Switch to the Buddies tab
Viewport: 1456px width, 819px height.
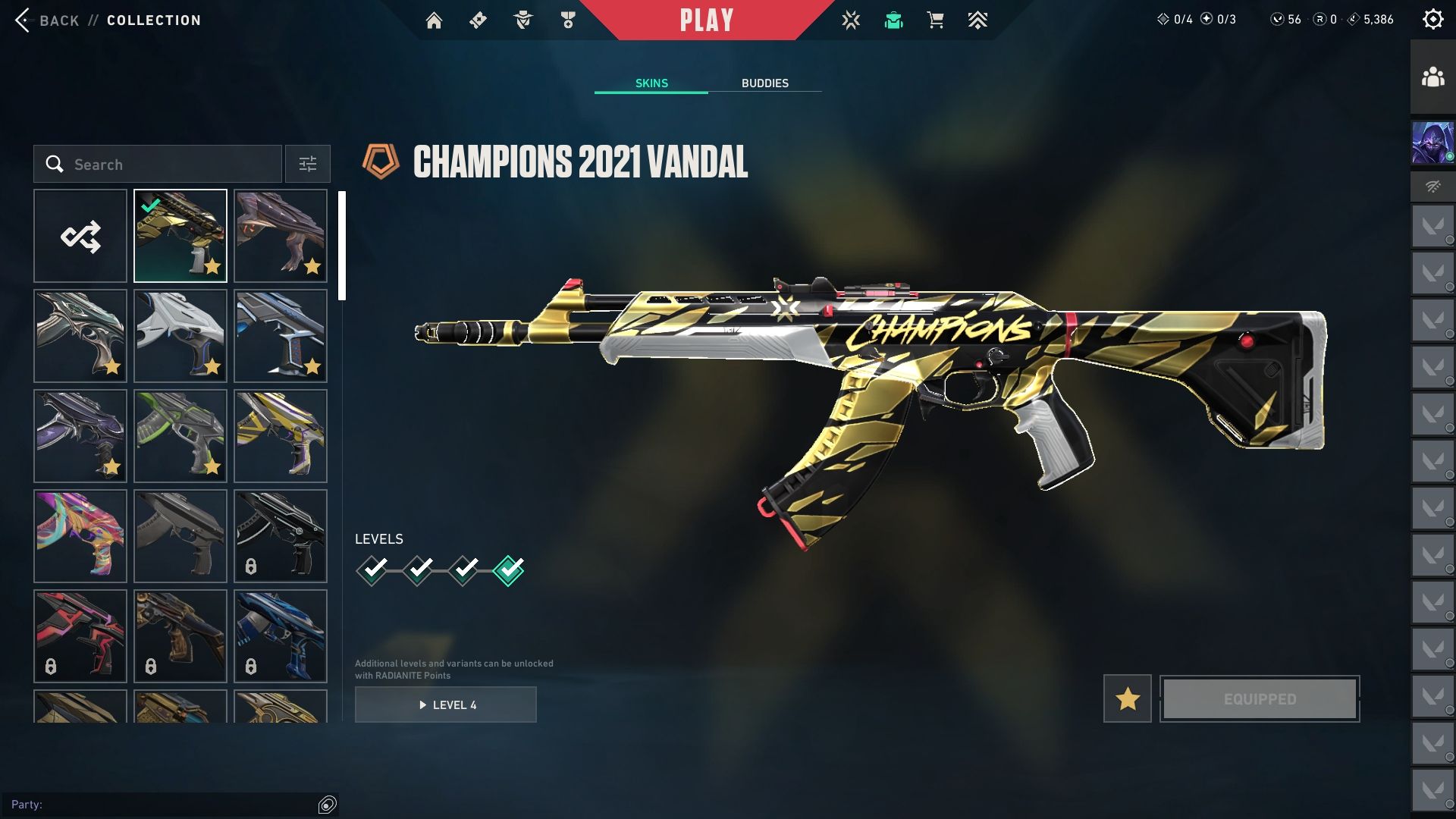764,83
